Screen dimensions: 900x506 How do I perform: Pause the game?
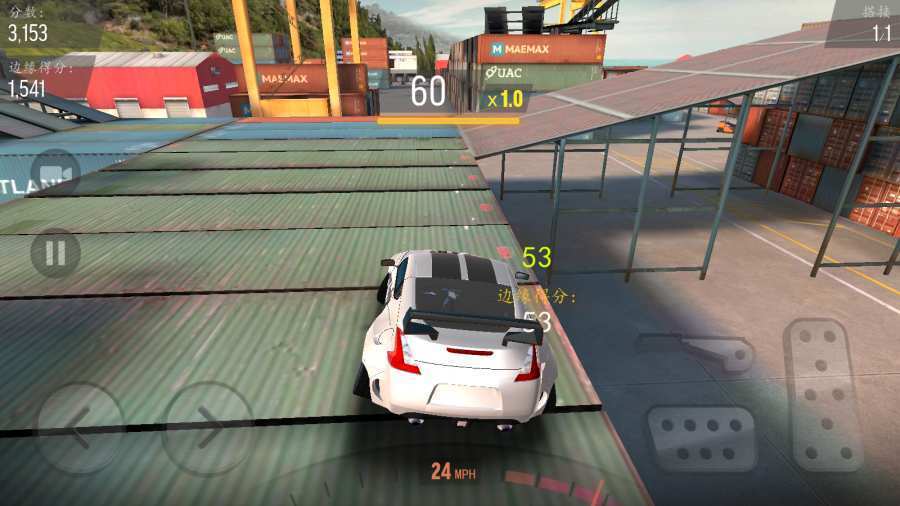point(55,253)
